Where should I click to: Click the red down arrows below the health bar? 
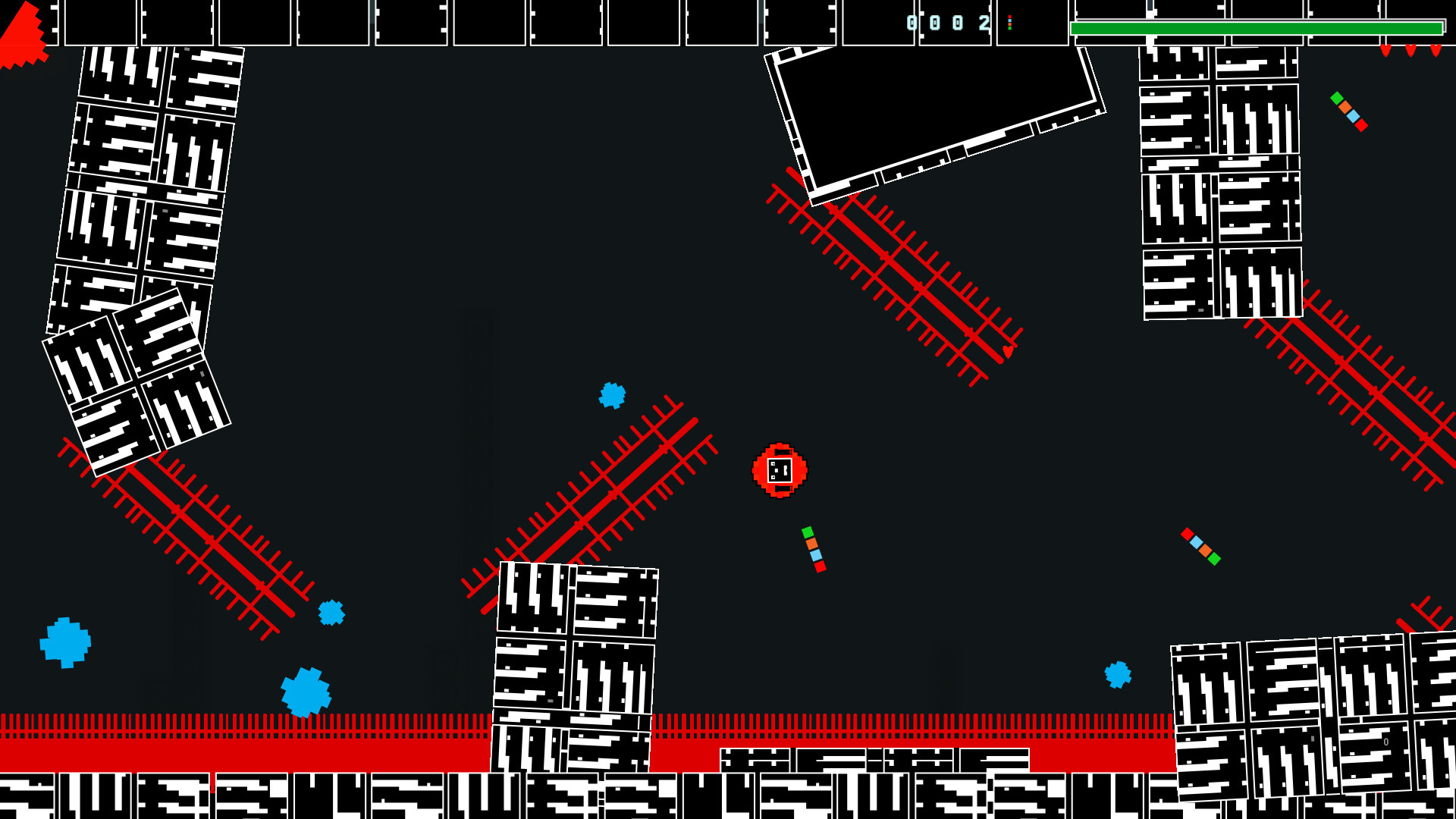pyautogui.click(x=1410, y=52)
